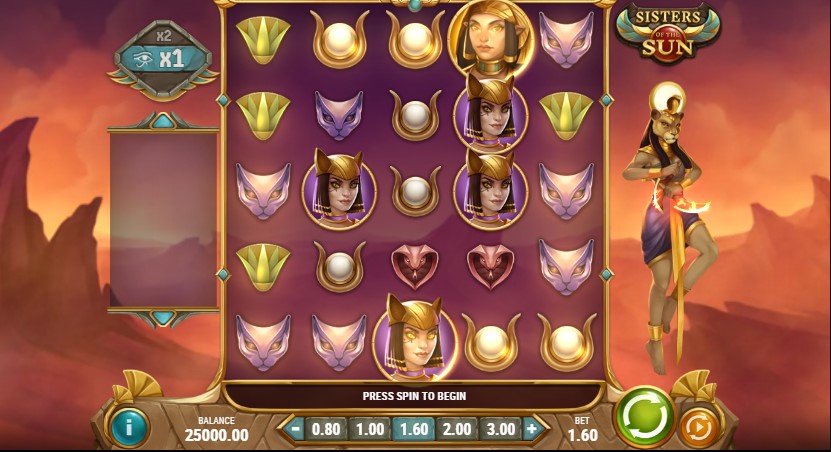Decrease the bet with the minus button
This screenshot has height=452, width=831.
tap(295, 429)
